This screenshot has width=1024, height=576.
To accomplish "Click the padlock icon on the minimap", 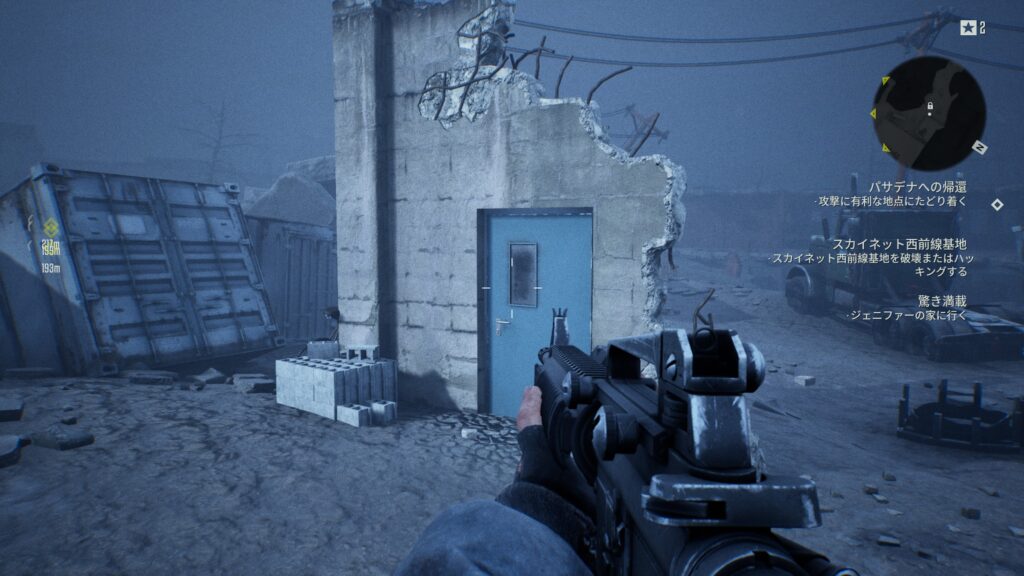I will coord(930,104).
